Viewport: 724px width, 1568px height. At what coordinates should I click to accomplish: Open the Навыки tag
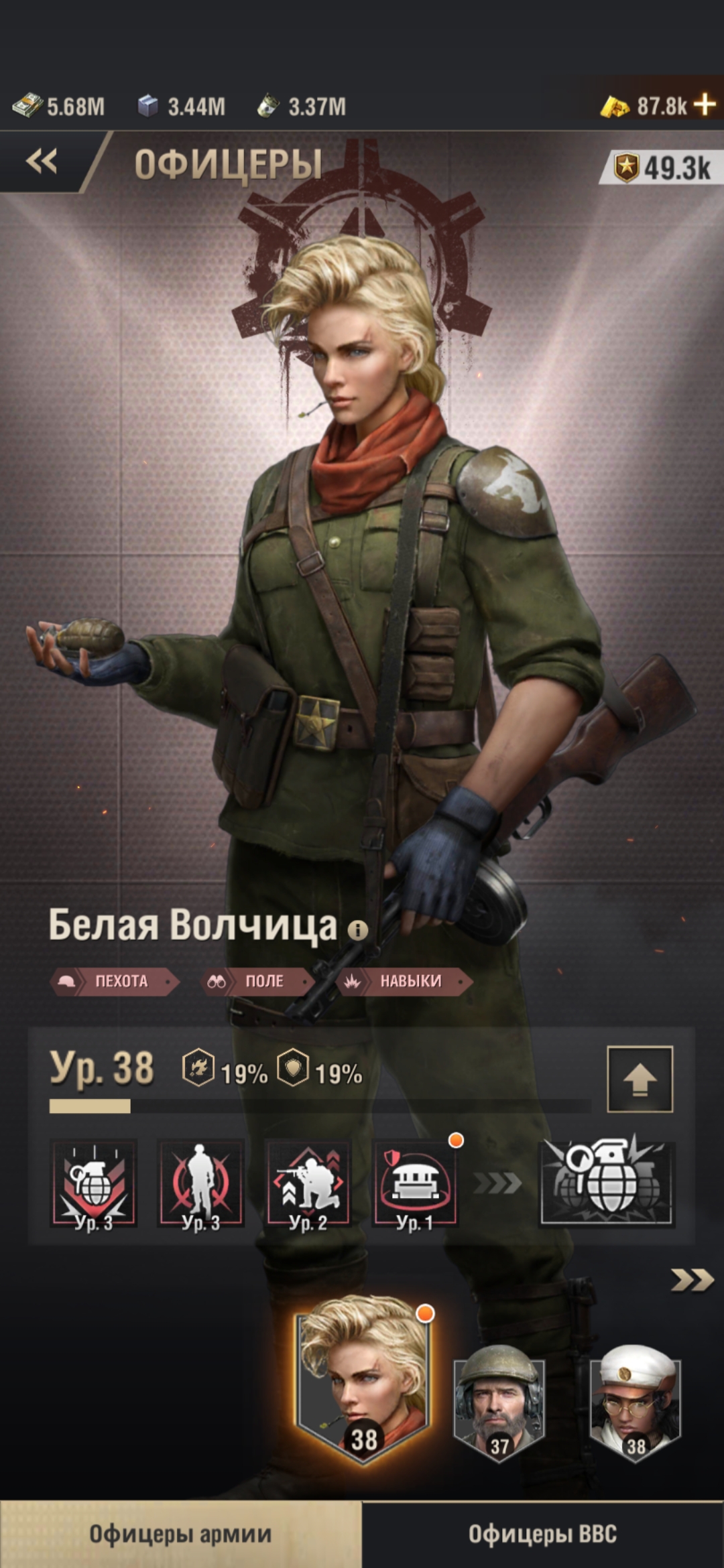point(406,982)
